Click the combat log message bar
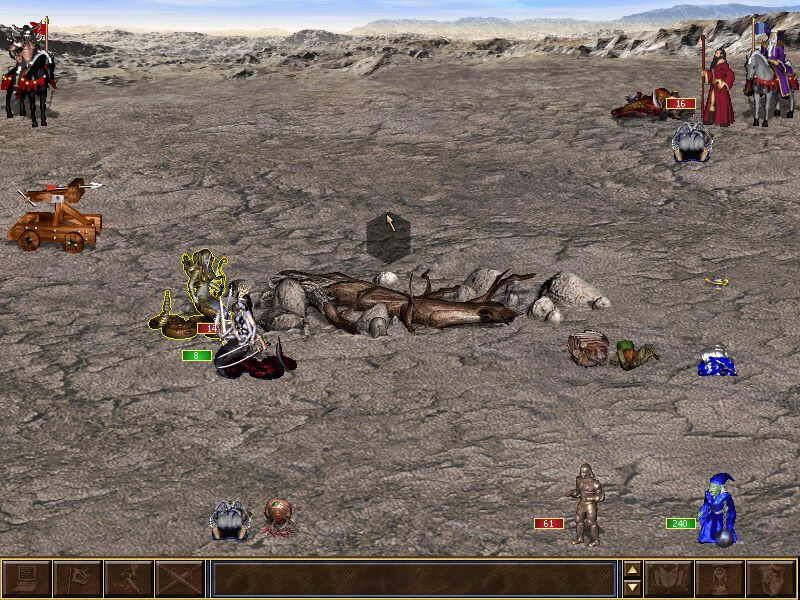 (413, 579)
